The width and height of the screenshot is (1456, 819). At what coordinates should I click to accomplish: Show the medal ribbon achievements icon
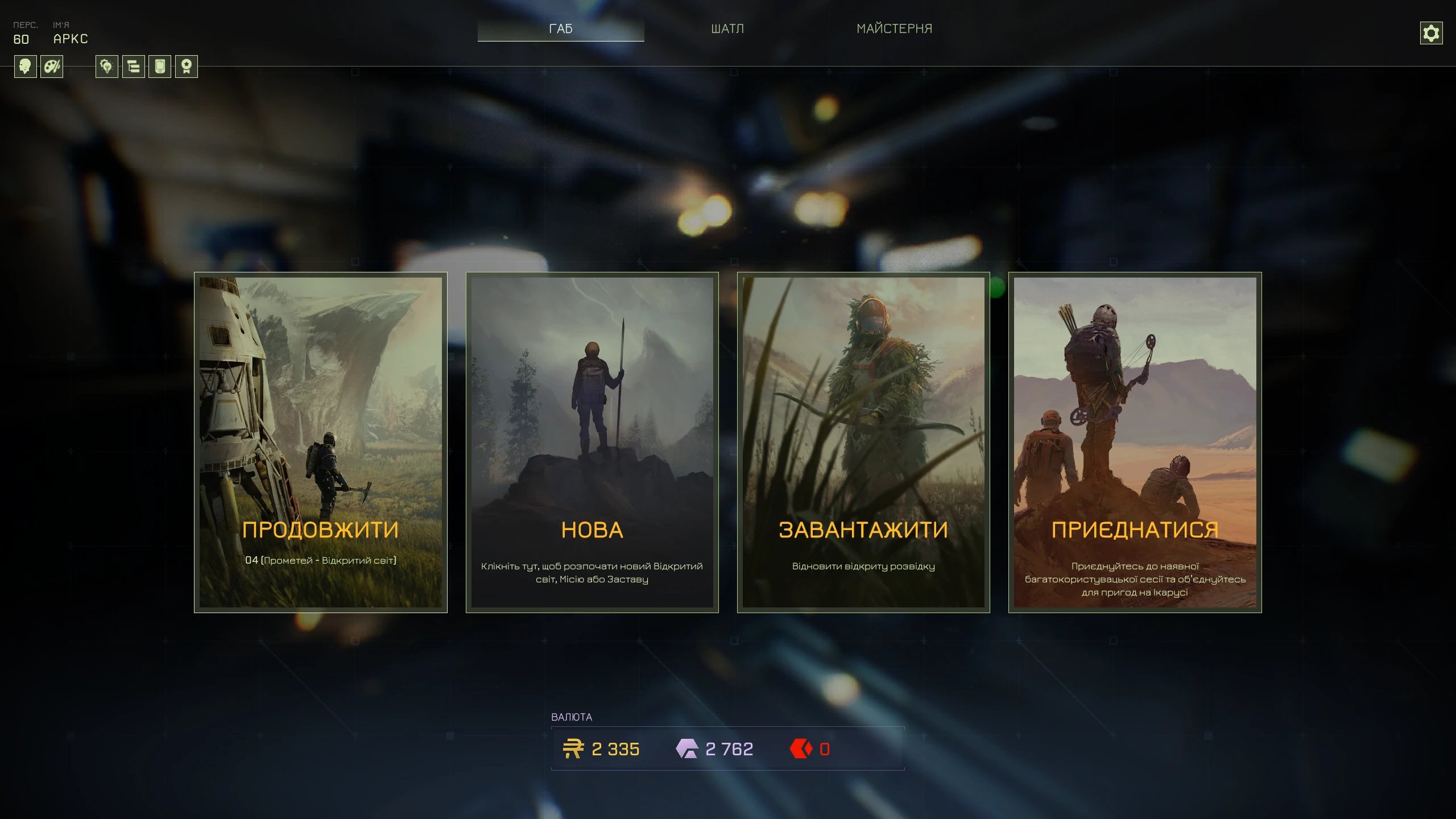click(x=187, y=67)
